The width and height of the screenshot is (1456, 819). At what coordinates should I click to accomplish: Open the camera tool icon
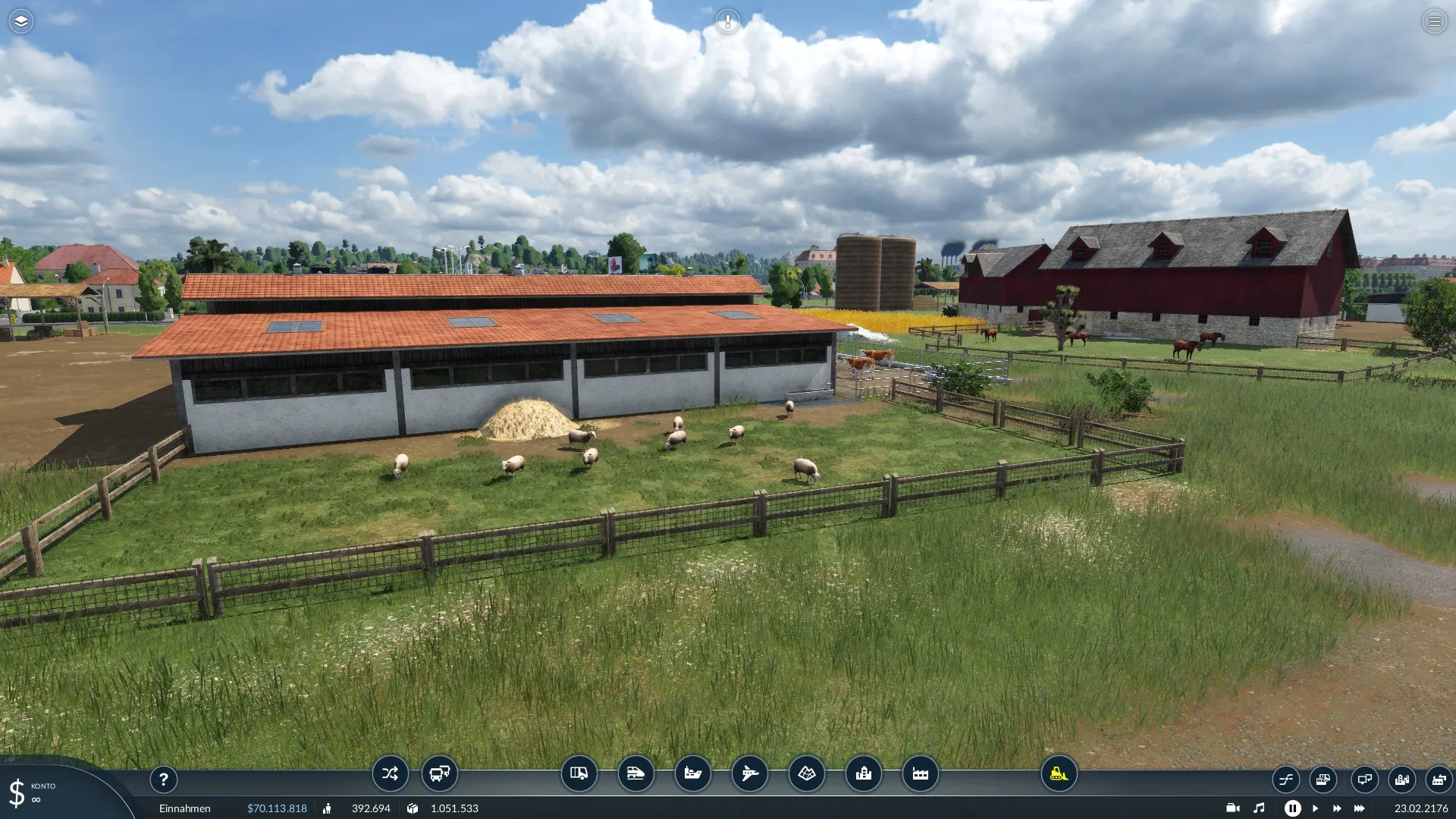tap(1232, 808)
